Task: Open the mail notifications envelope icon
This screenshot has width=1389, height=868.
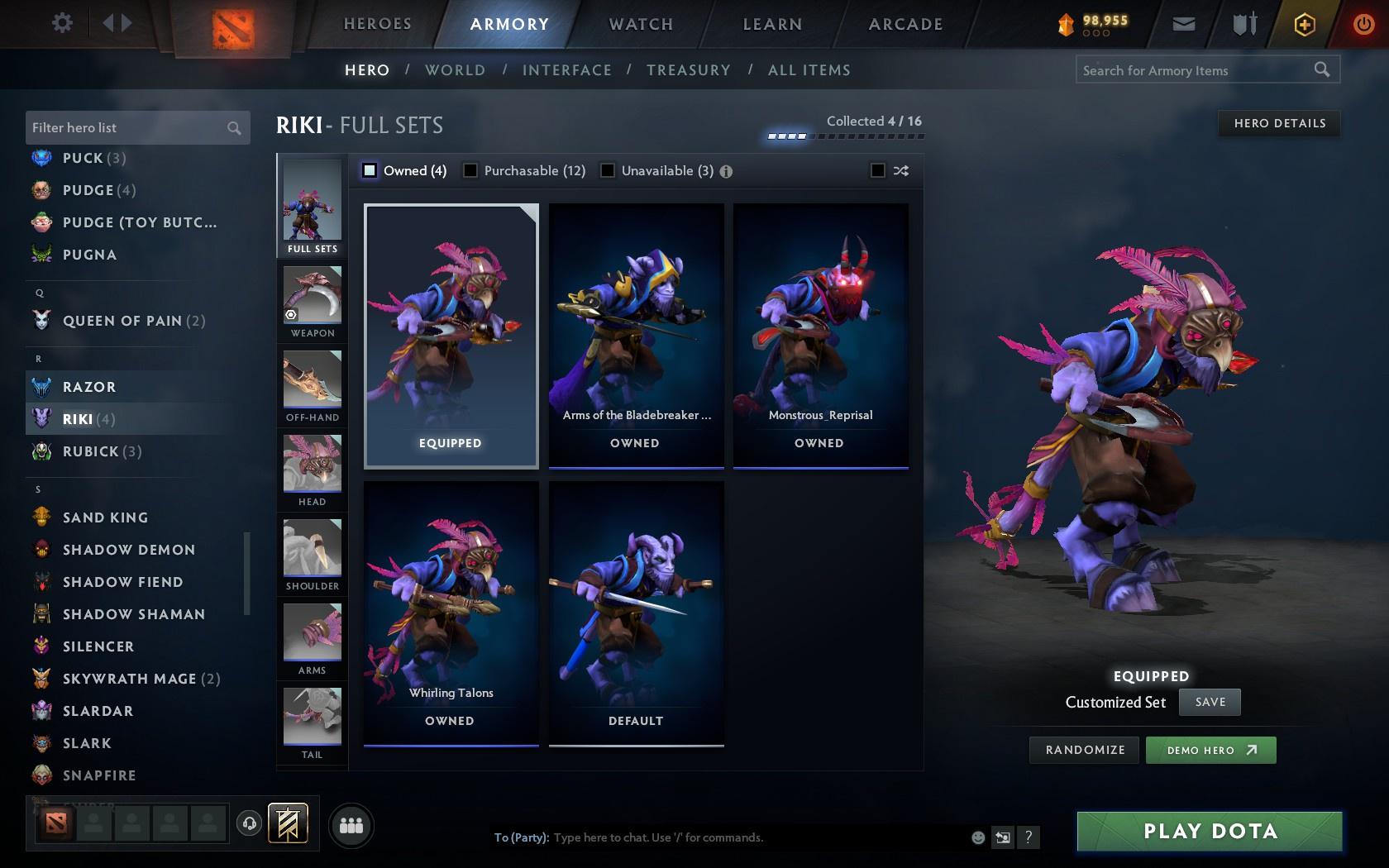Action: pos(1184,24)
